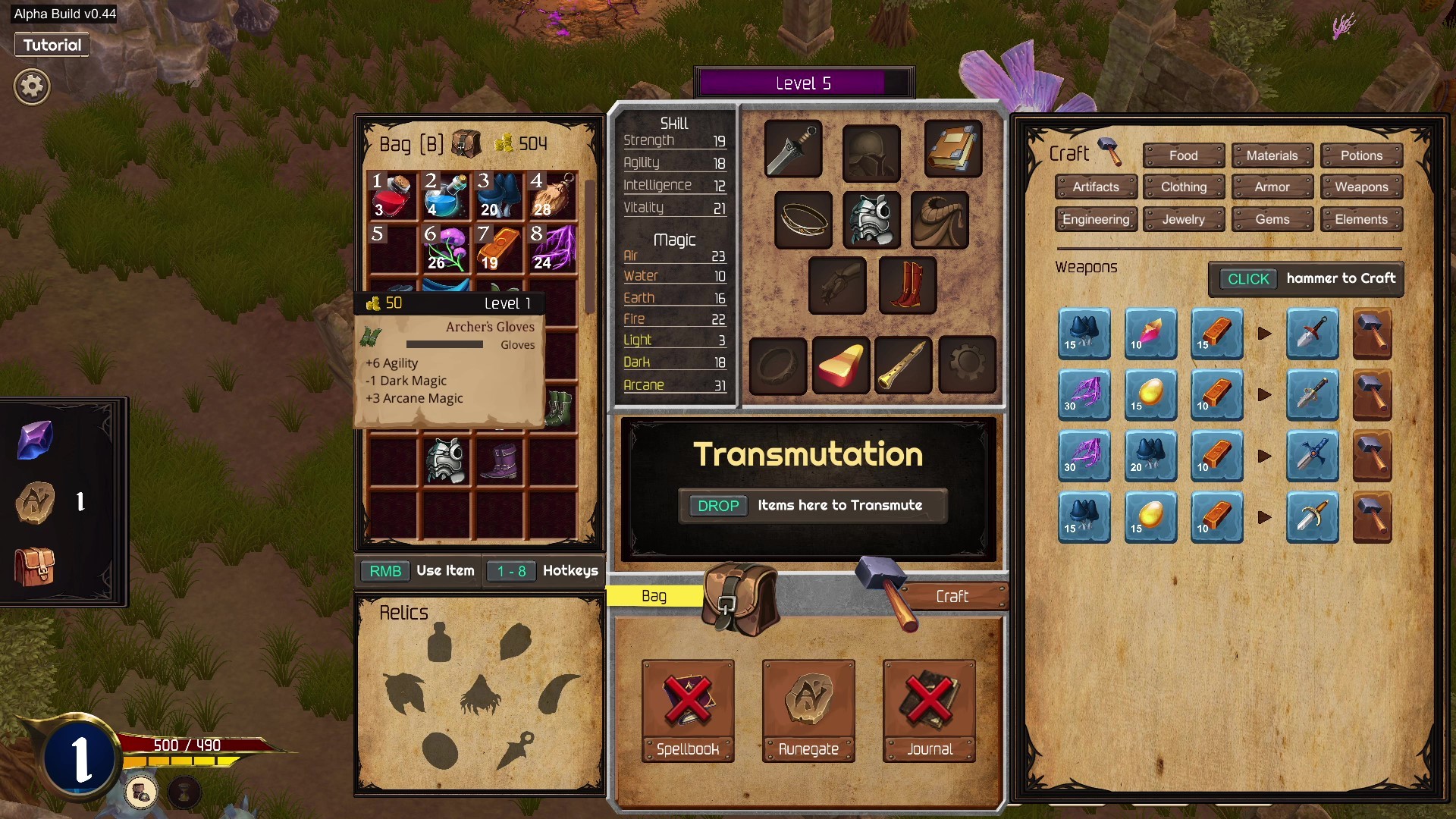The width and height of the screenshot is (1456, 819).
Task: Open the Tutorial
Action: 51,44
